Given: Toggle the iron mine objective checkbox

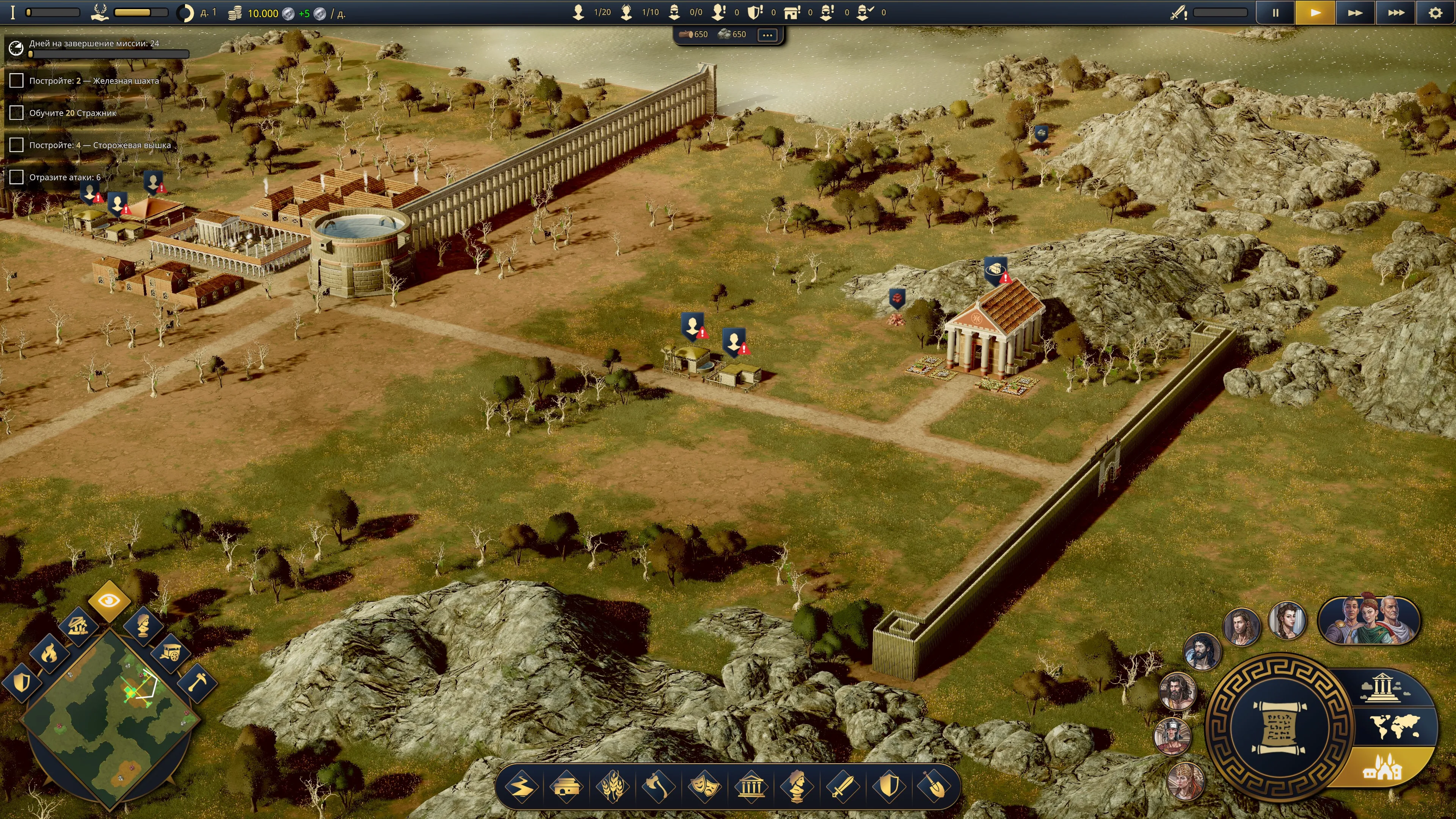Looking at the screenshot, I should pyautogui.click(x=16, y=81).
